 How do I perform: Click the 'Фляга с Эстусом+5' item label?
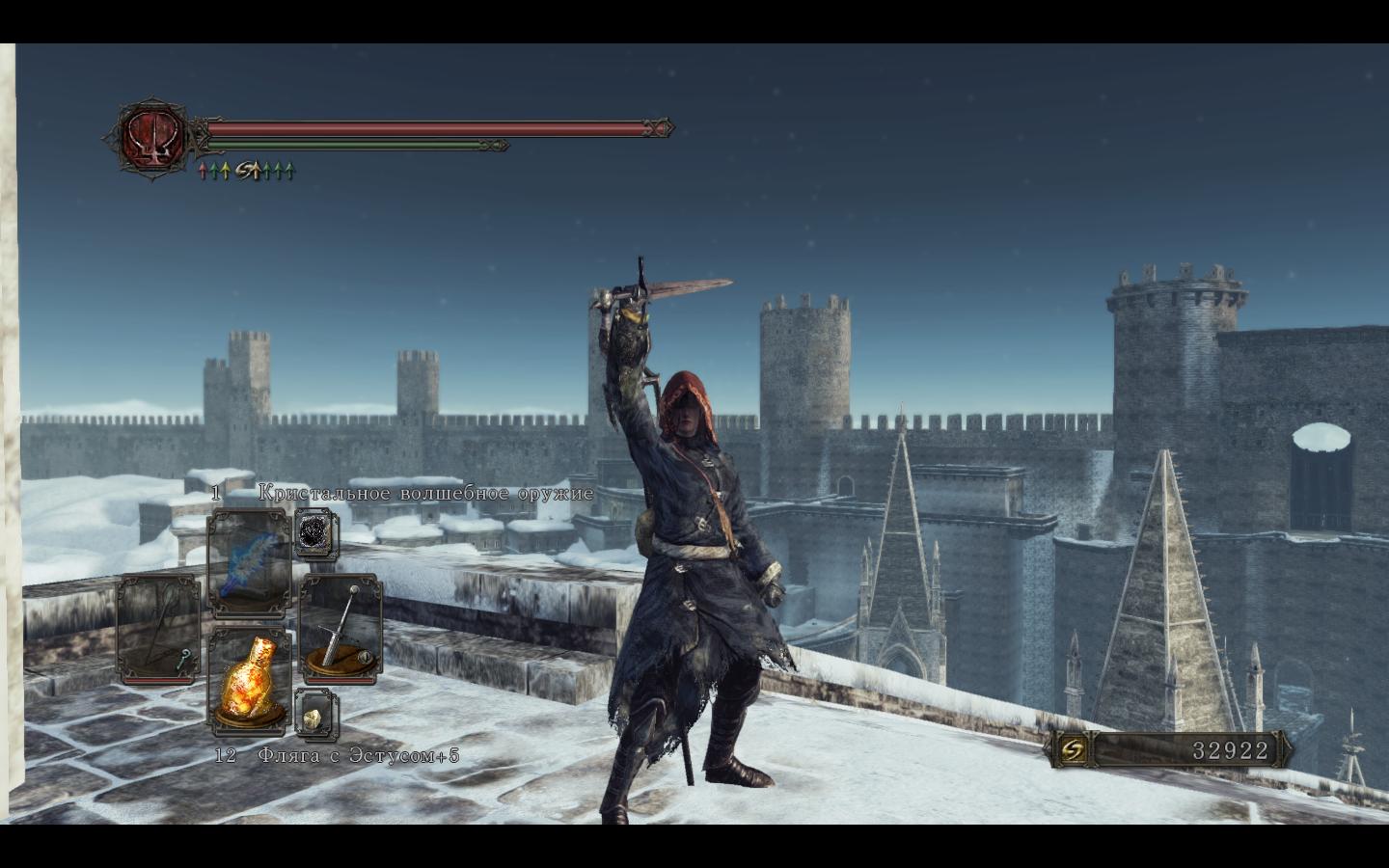coord(358,756)
